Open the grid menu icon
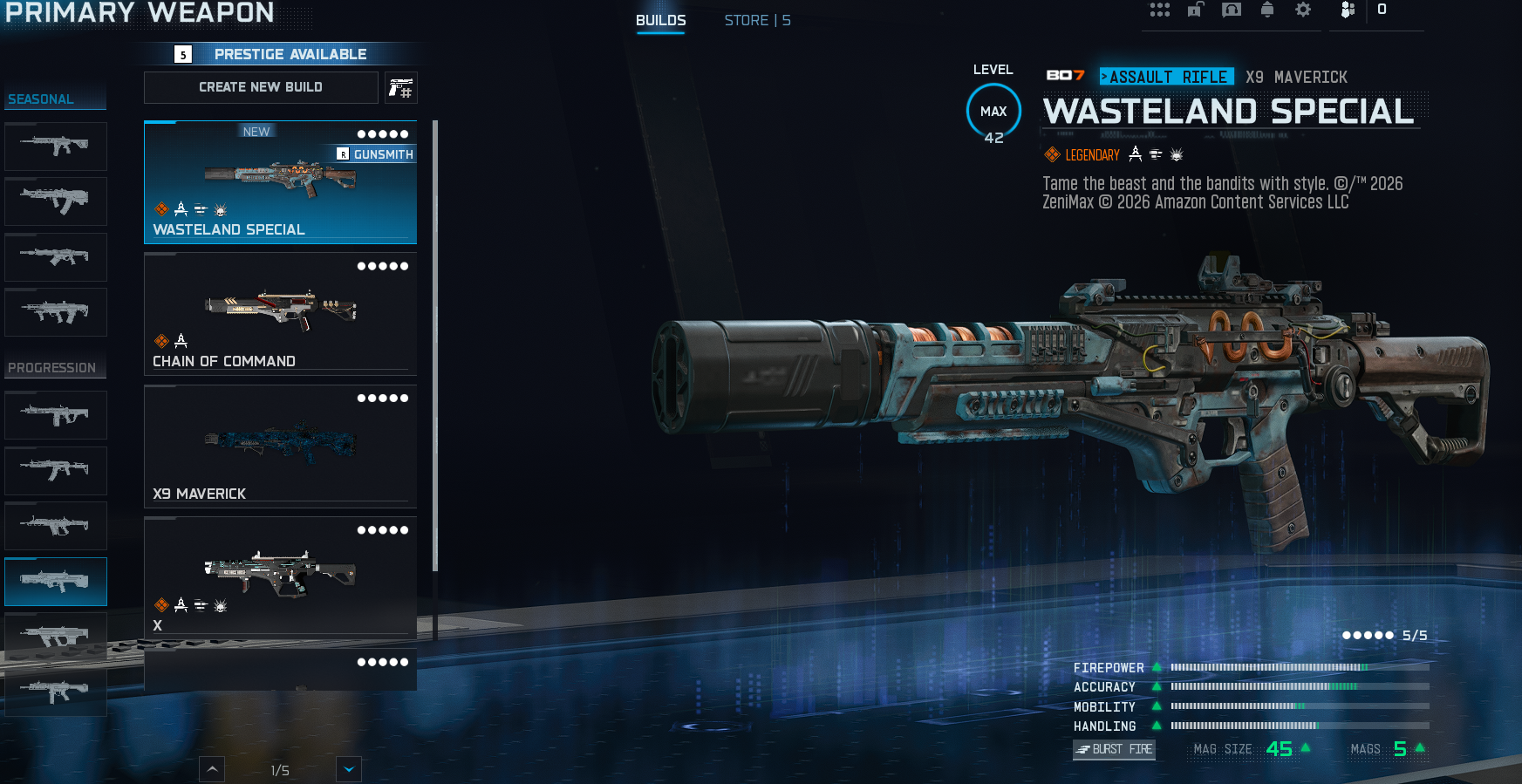Viewport: 1522px width, 784px height. click(x=1159, y=10)
